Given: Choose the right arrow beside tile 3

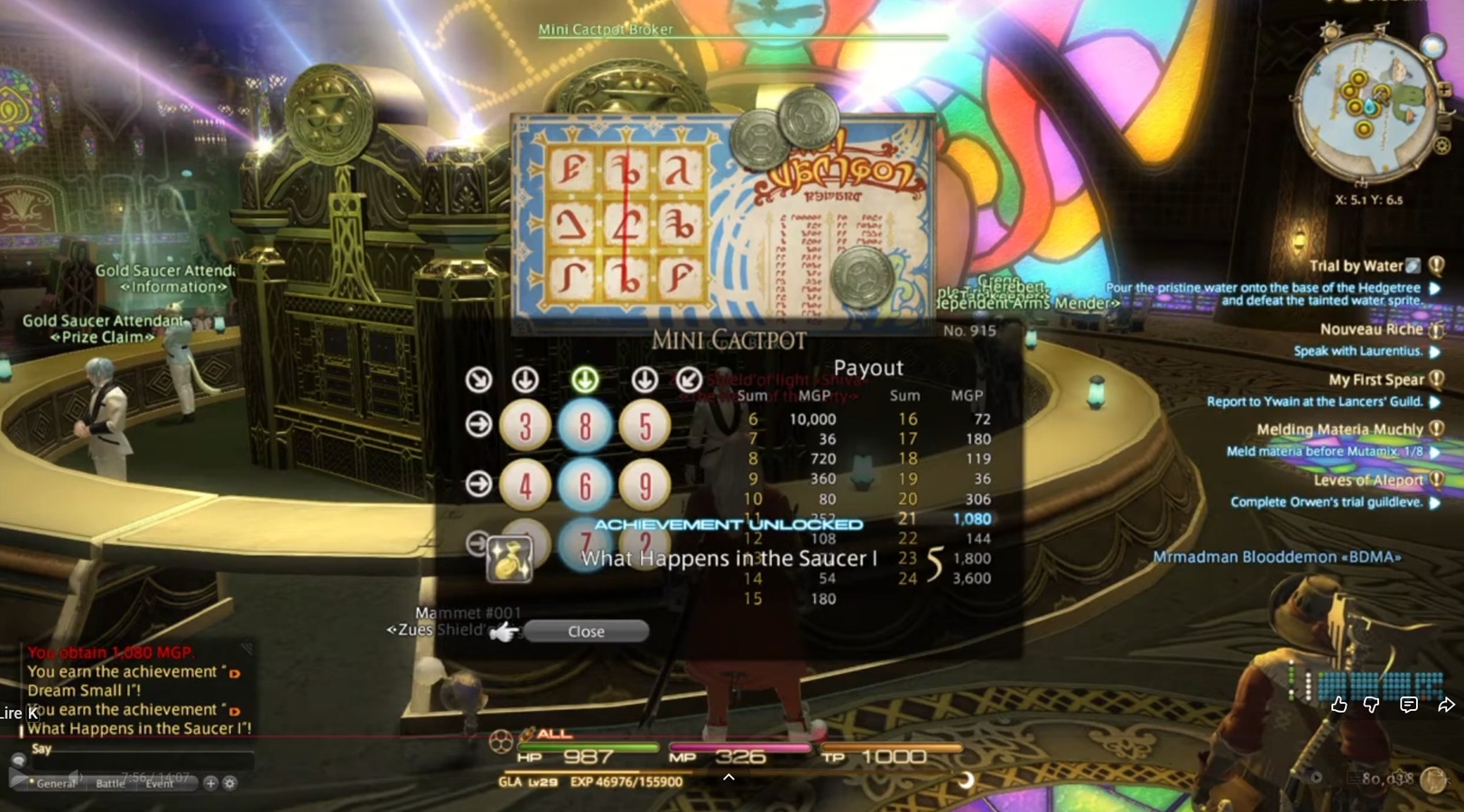Looking at the screenshot, I should 478,424.
